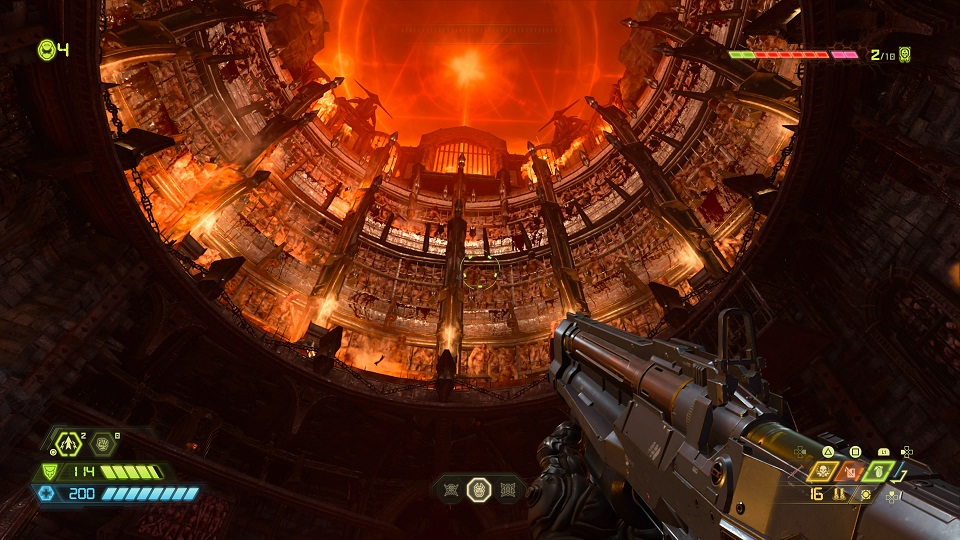The height and width of the screenshot is (540, 960).
Task: Select the weapon mod gear icon
Action: coord(866,495)
